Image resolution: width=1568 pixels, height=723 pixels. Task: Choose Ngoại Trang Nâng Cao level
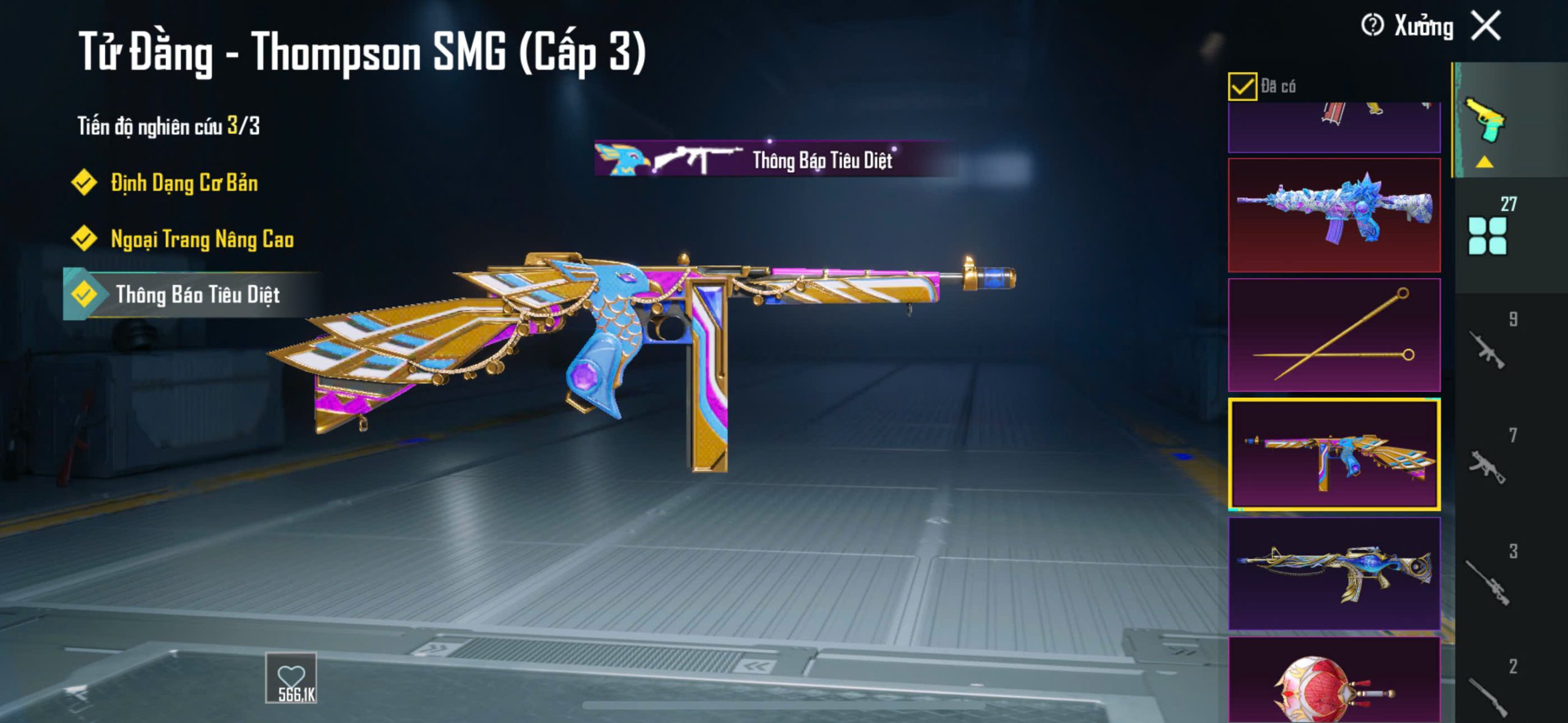click(202, 239)
